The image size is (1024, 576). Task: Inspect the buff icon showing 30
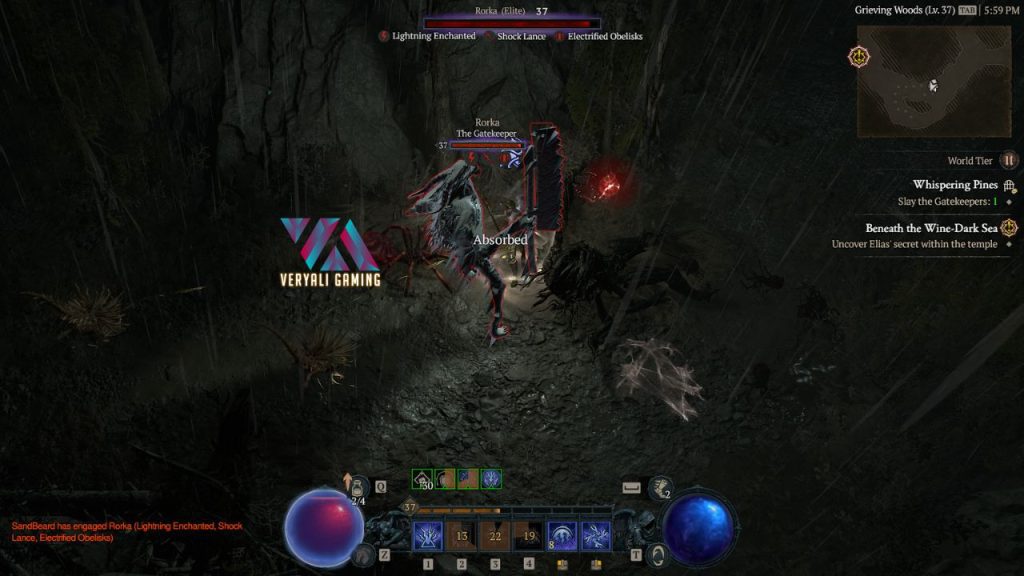click(423, 480)
